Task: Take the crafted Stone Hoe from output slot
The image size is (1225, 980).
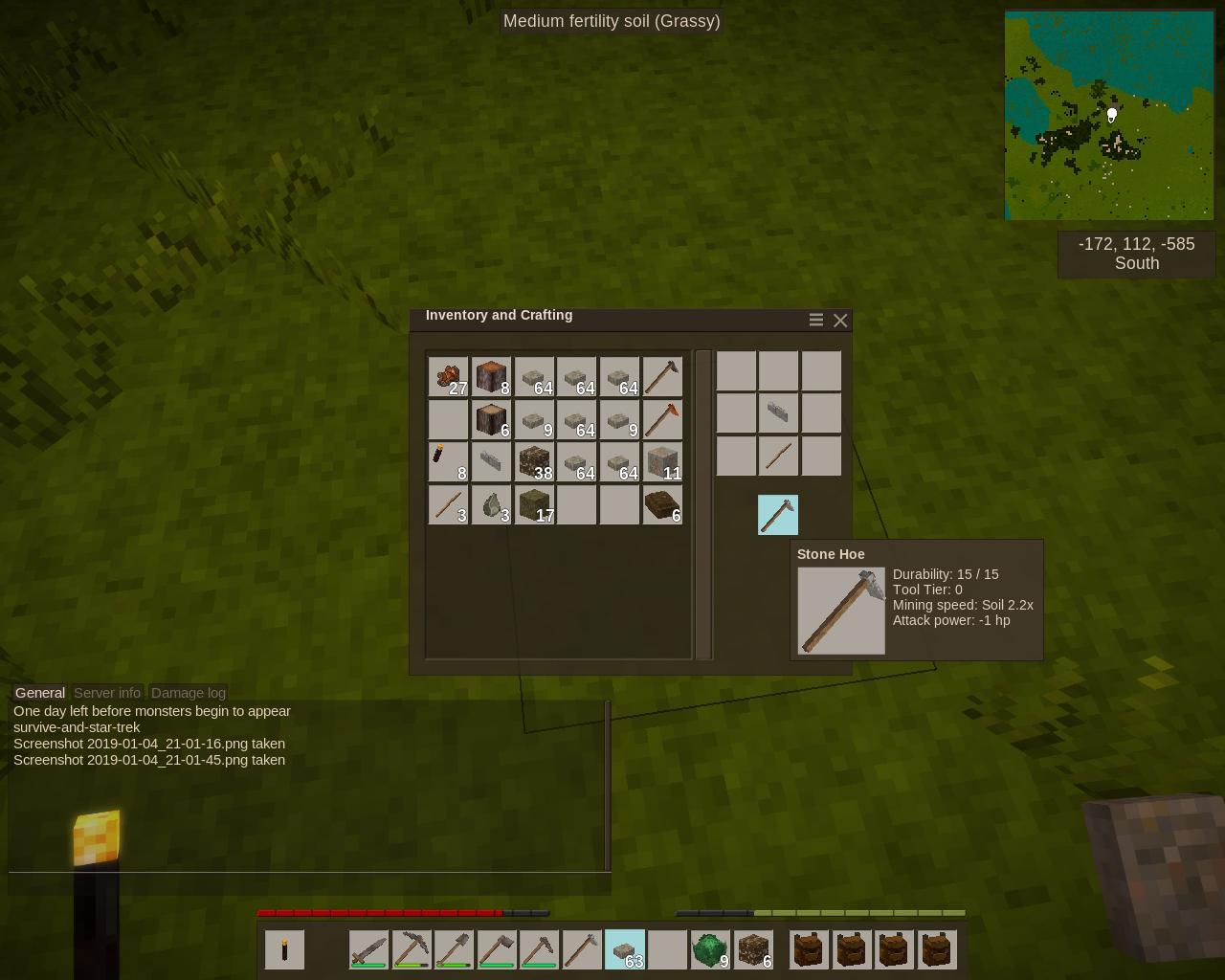Action: 777,515
